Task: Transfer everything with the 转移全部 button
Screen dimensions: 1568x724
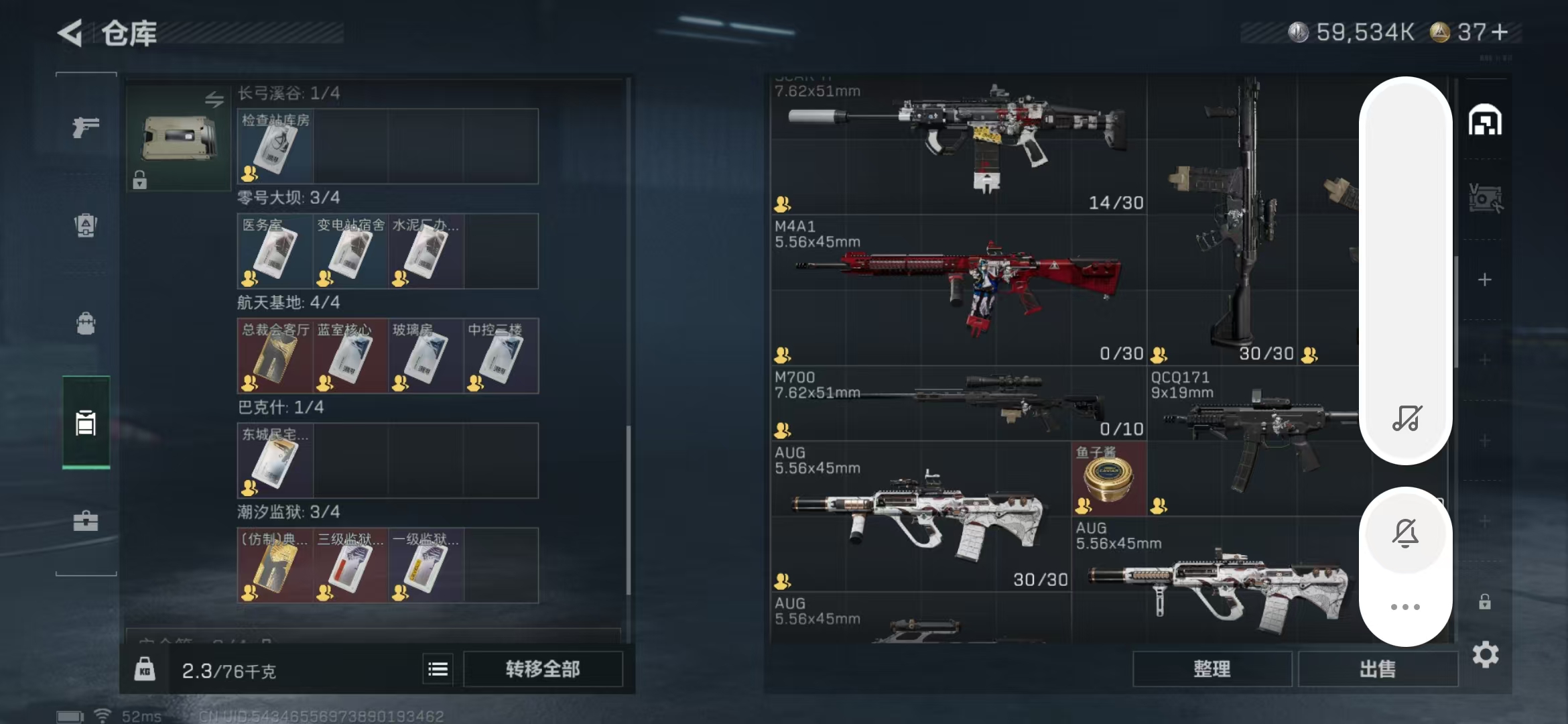Action: point(543,669)
